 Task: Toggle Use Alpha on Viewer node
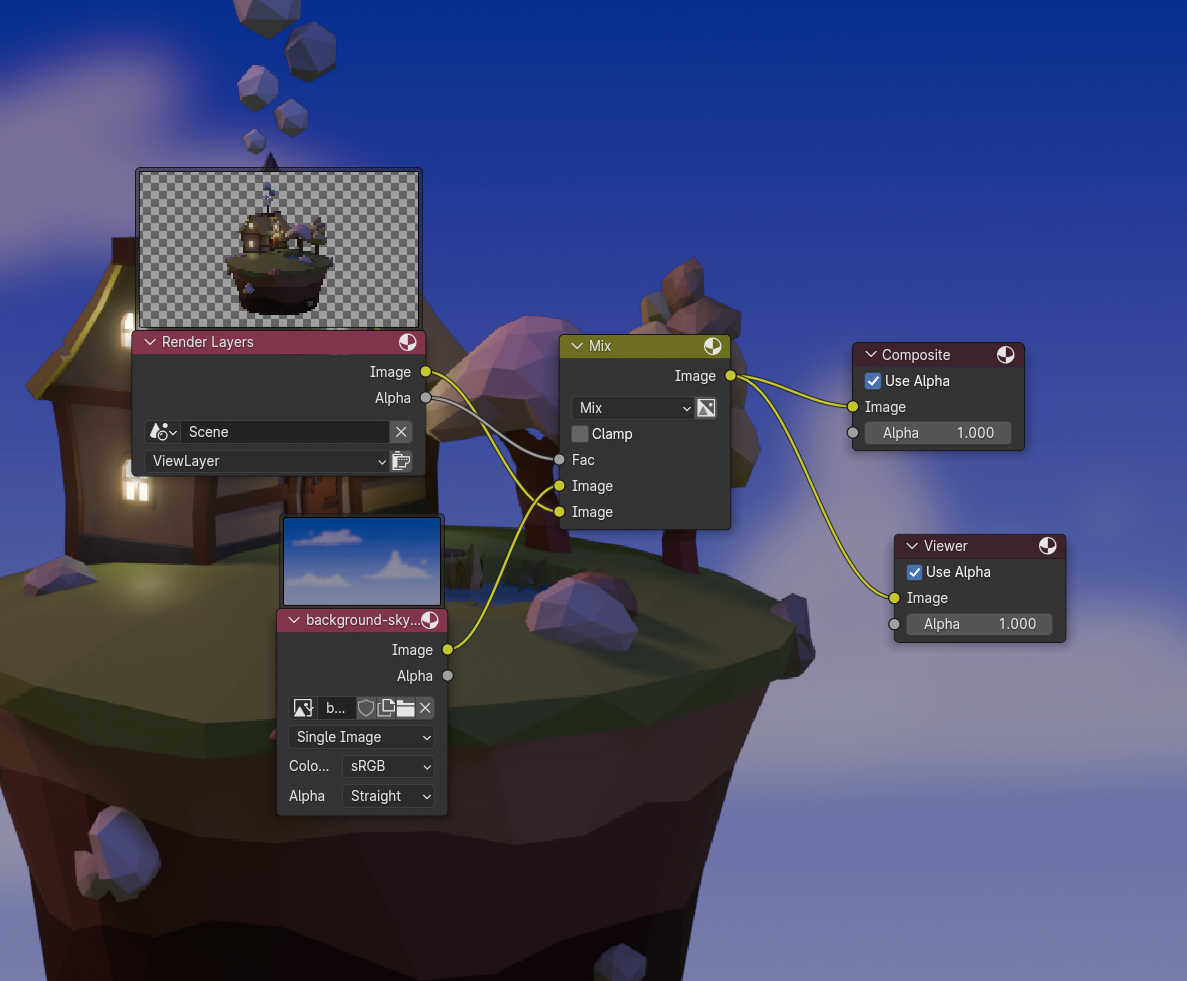pos(914,572)
